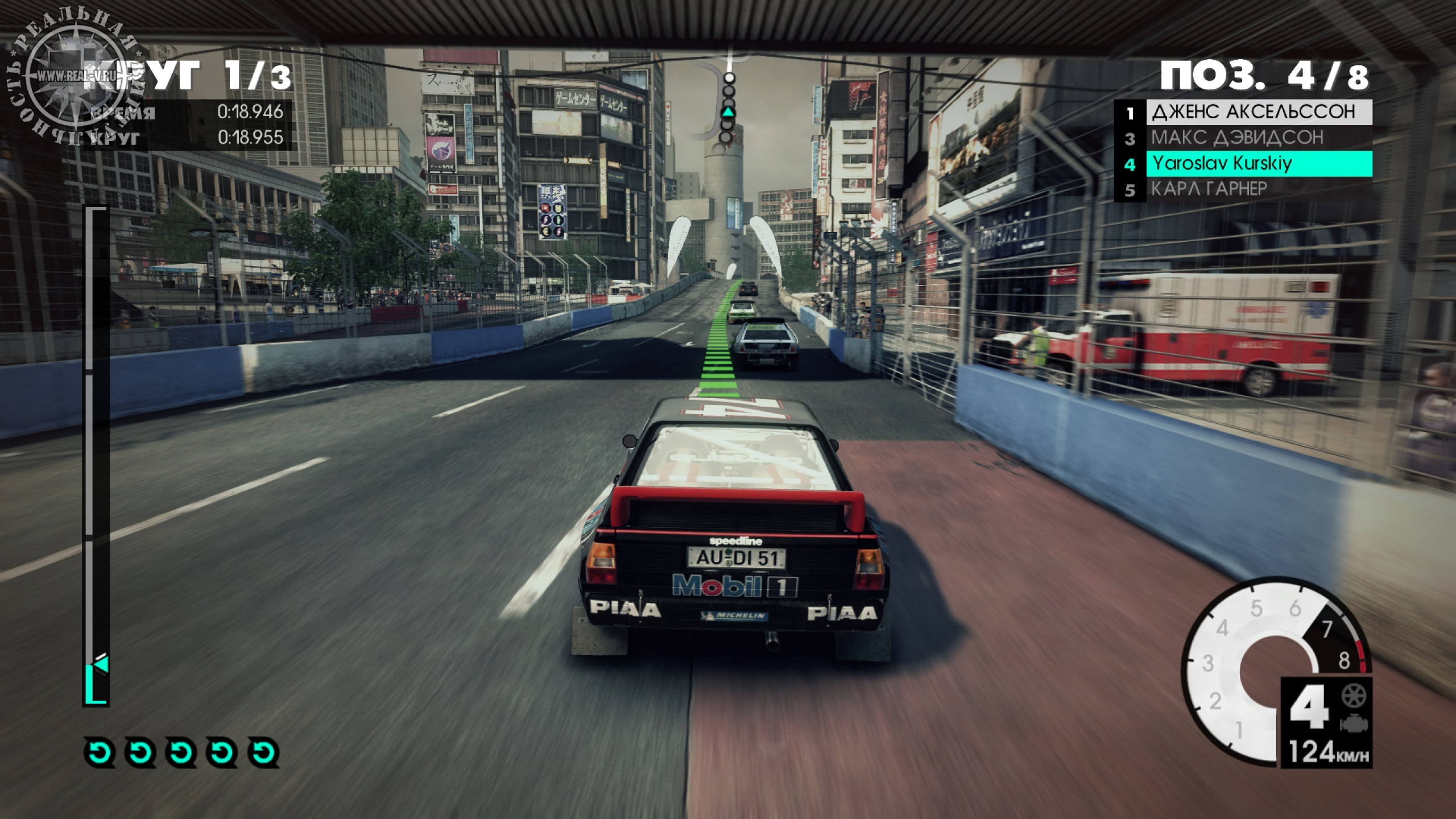Image resolution: width=1456 pixels, height=819 pixels.
Task: Open the real-v.ru watermark logo
Action: coord(73,77)
